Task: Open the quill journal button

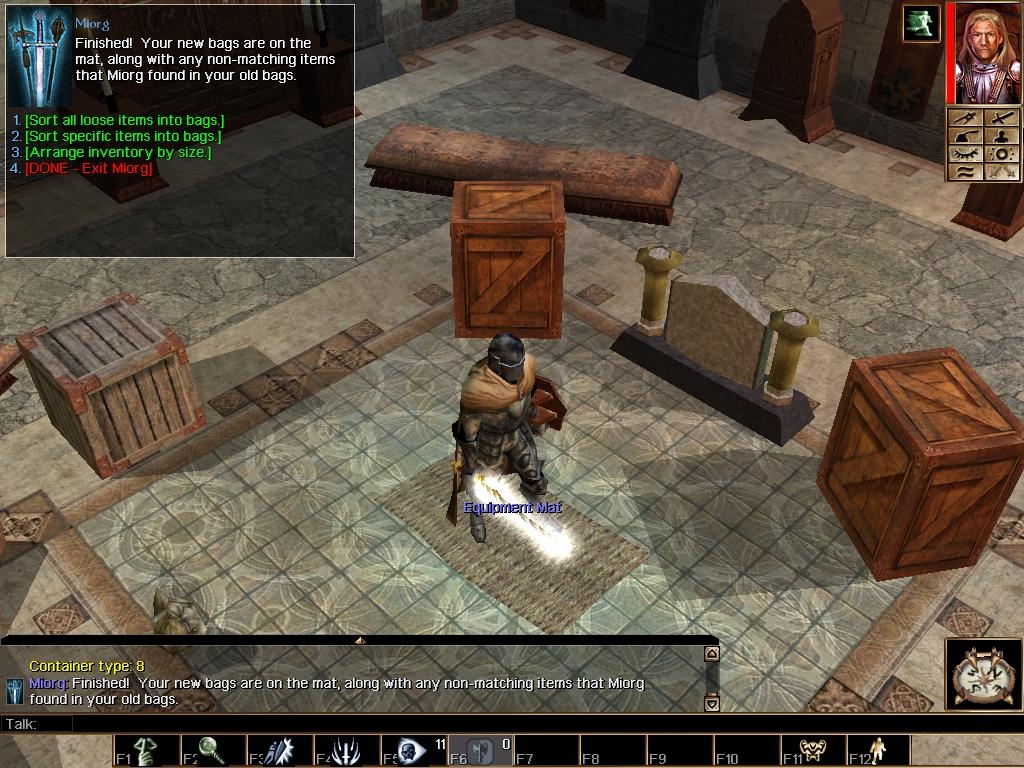Action: click(x=965, y=136)
